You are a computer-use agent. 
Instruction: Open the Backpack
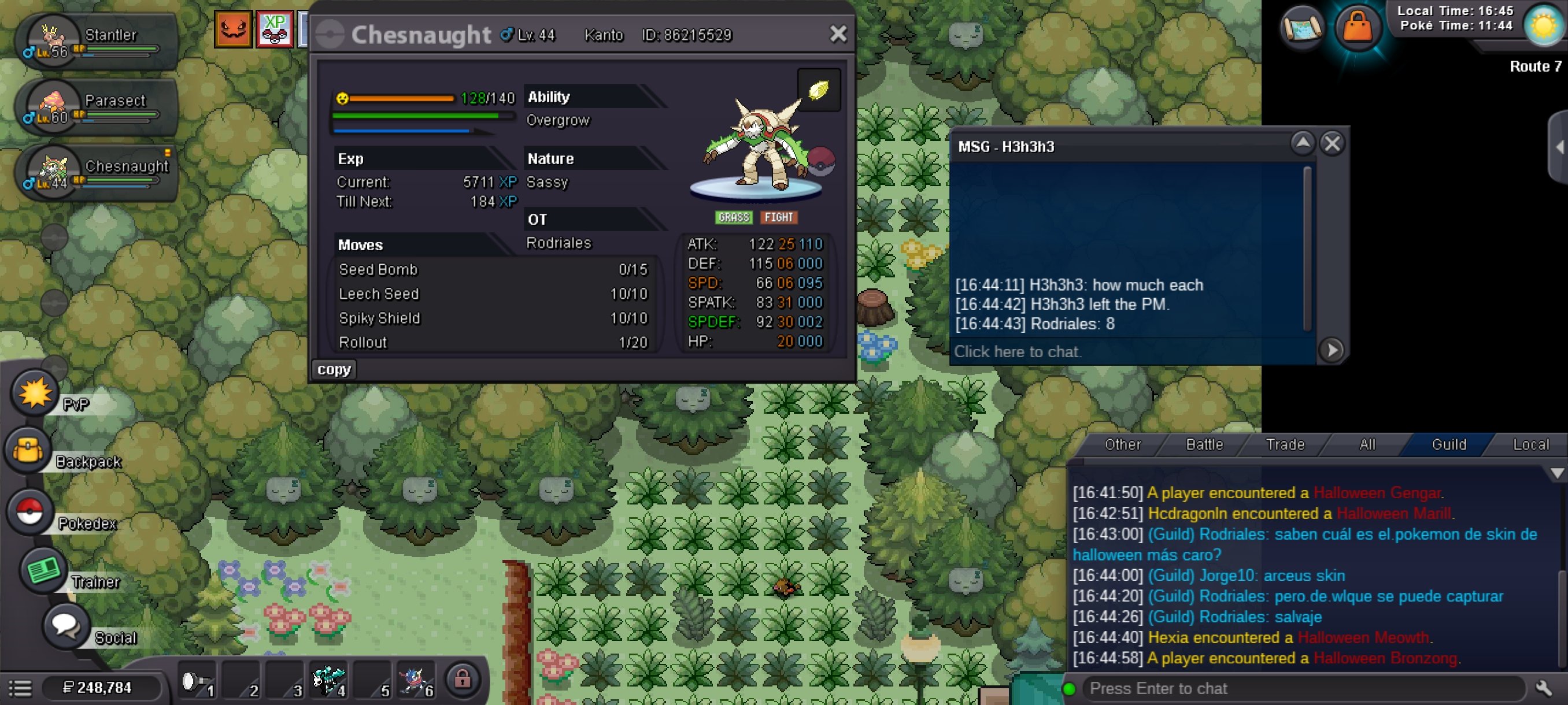[x=28, y=451]
